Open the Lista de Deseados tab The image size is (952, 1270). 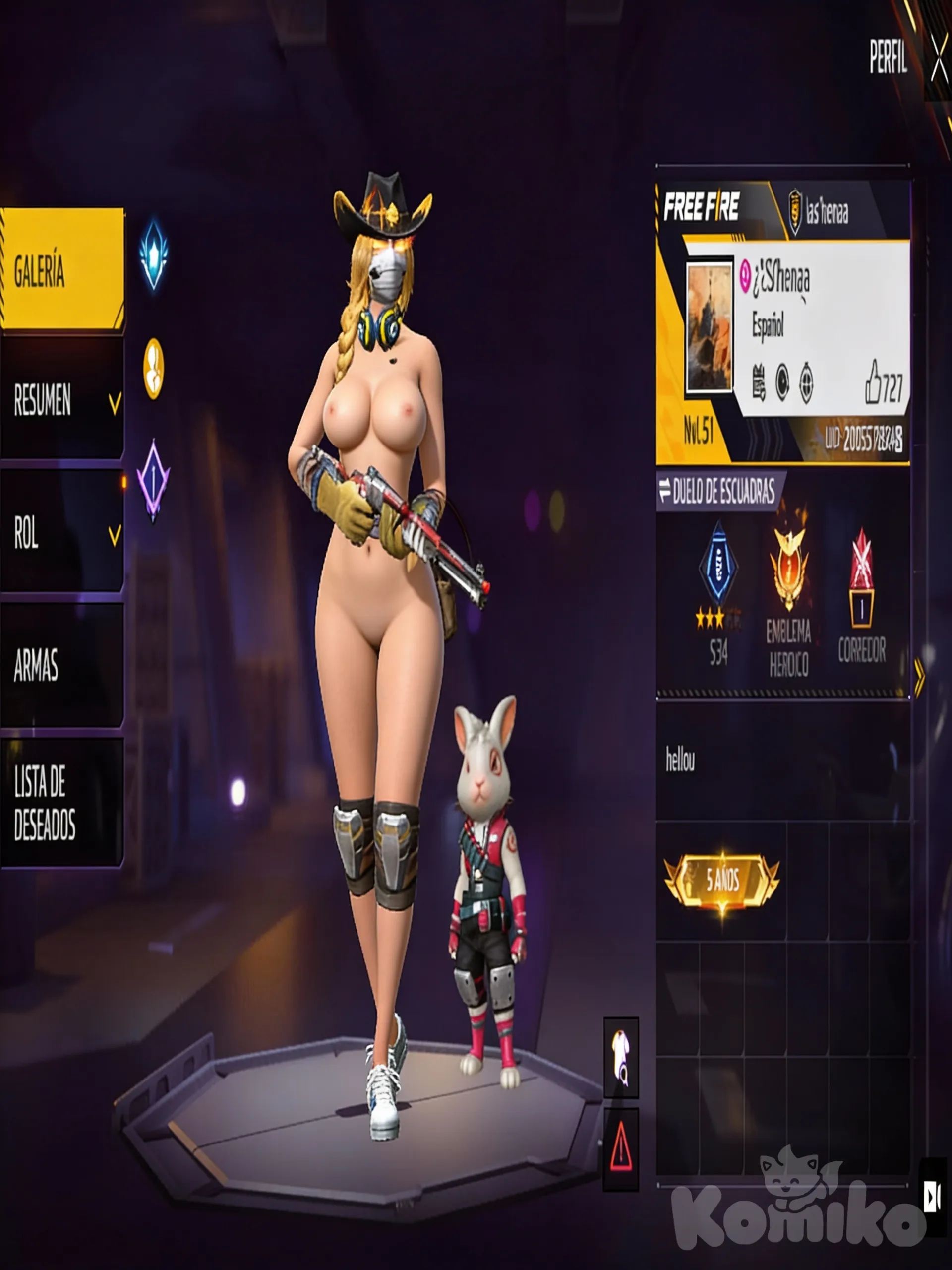click(62, 802)
